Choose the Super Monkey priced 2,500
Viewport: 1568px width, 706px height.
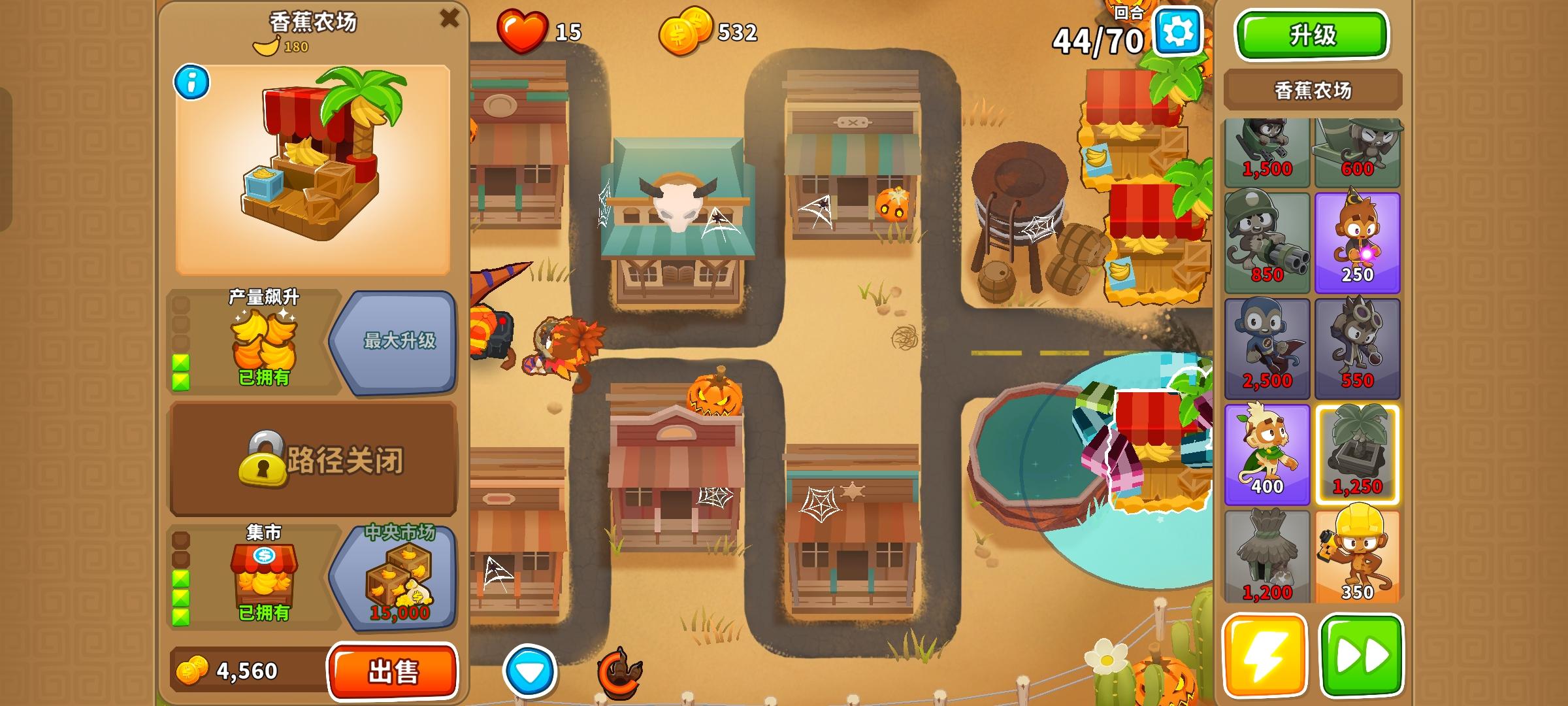(1266, 348)
